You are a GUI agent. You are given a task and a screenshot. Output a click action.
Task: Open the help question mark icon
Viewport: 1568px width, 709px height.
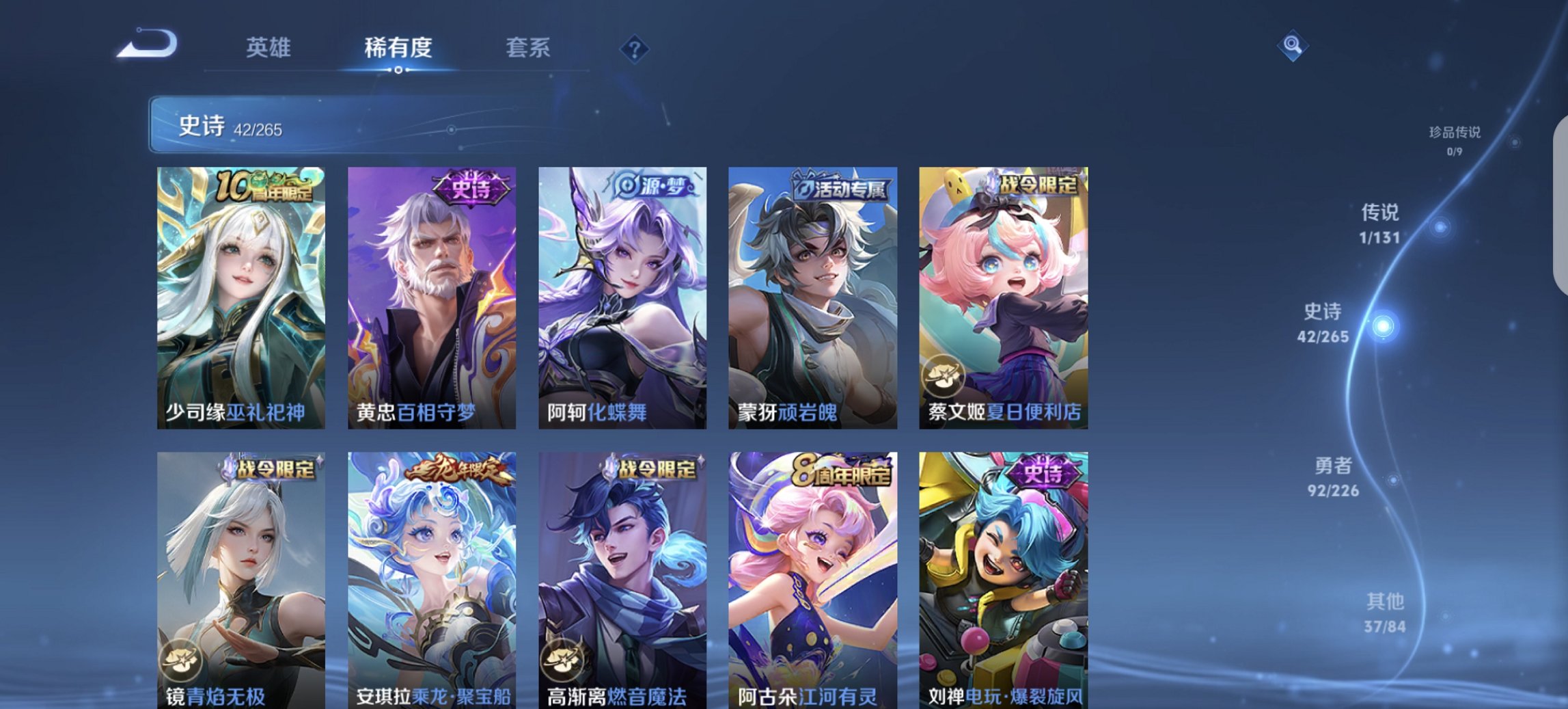[x=635, y=48]
